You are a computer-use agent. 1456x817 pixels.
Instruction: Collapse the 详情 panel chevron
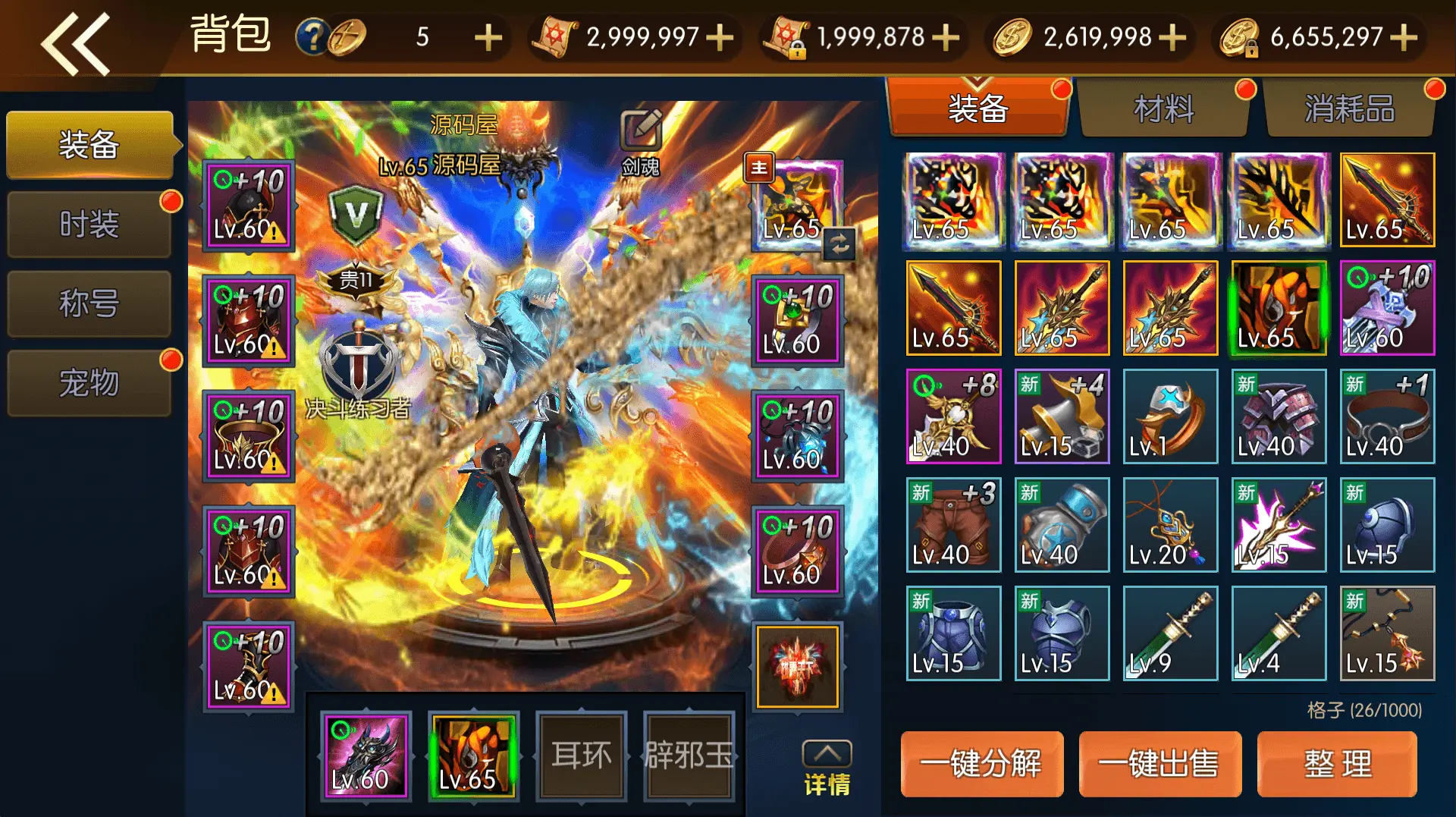tap(829, 753)
